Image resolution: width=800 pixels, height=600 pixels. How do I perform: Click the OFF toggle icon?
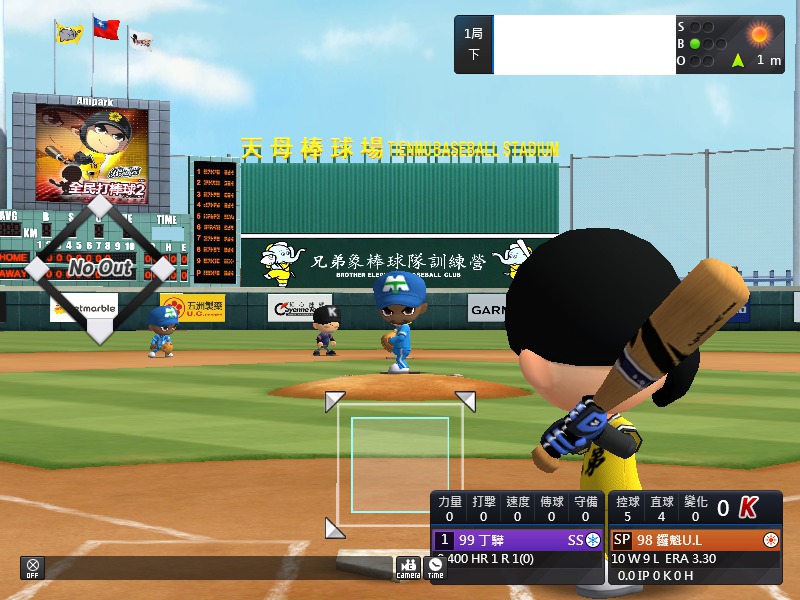tap(33, 567)
